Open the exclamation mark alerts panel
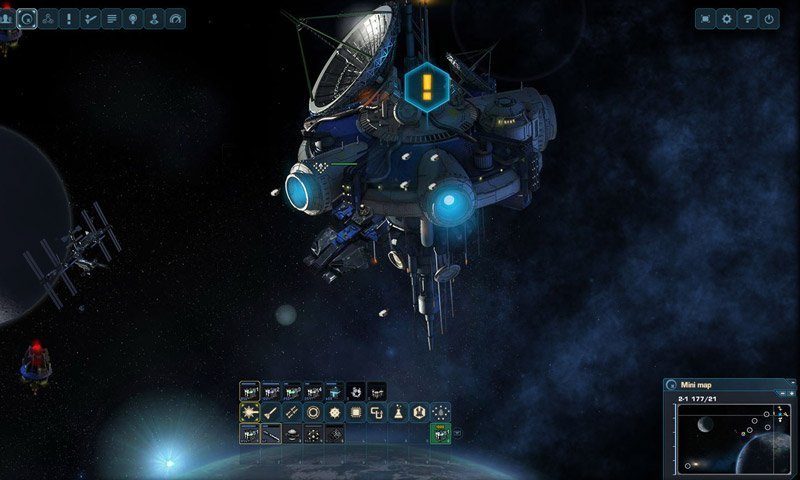Screen dimensions: 800x480 [x=69, y=18]
